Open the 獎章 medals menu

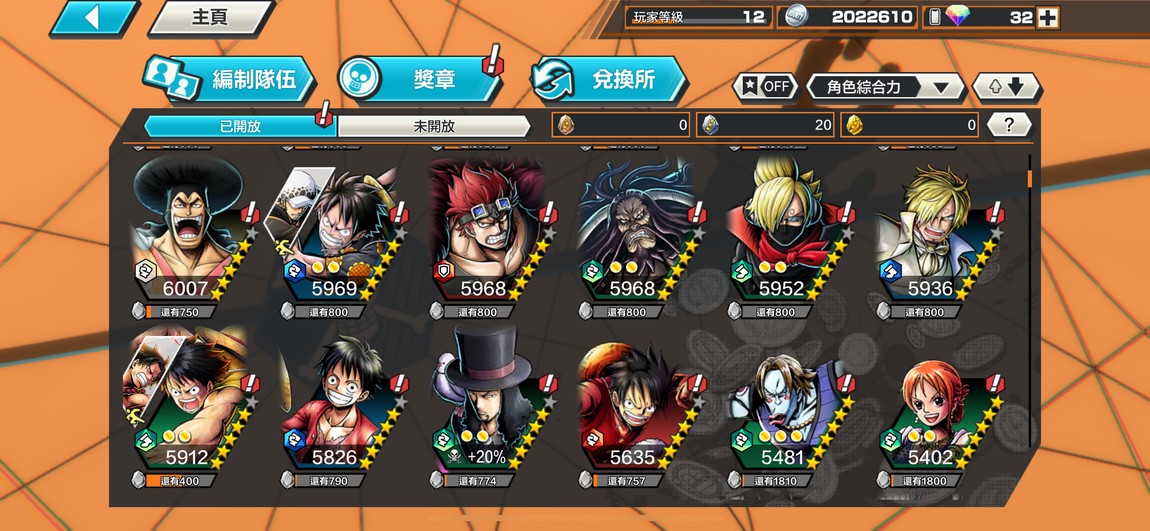(420, 80)
